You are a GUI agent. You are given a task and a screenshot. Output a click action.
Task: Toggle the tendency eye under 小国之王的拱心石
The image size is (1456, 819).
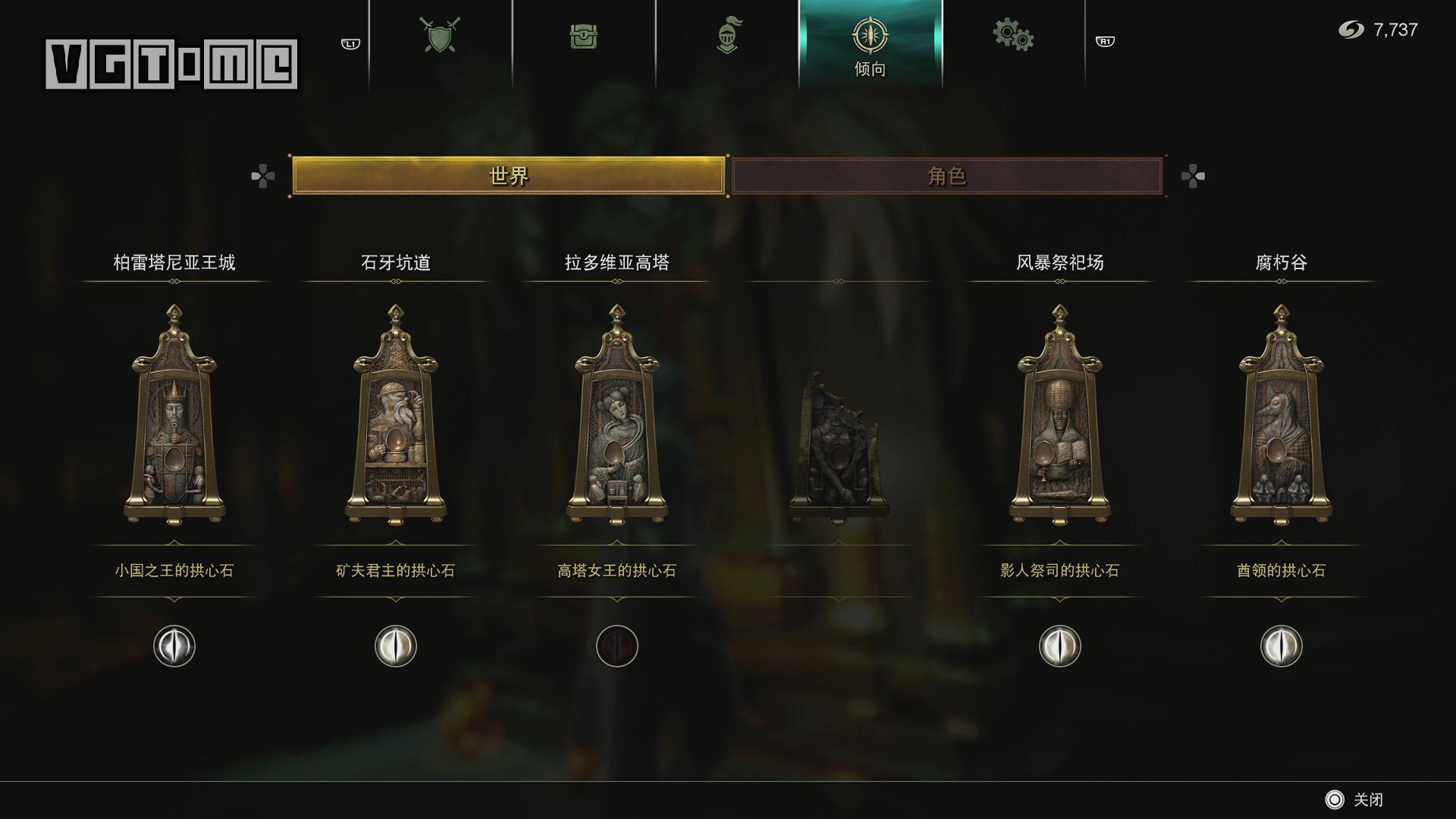[x=174, y=646]
